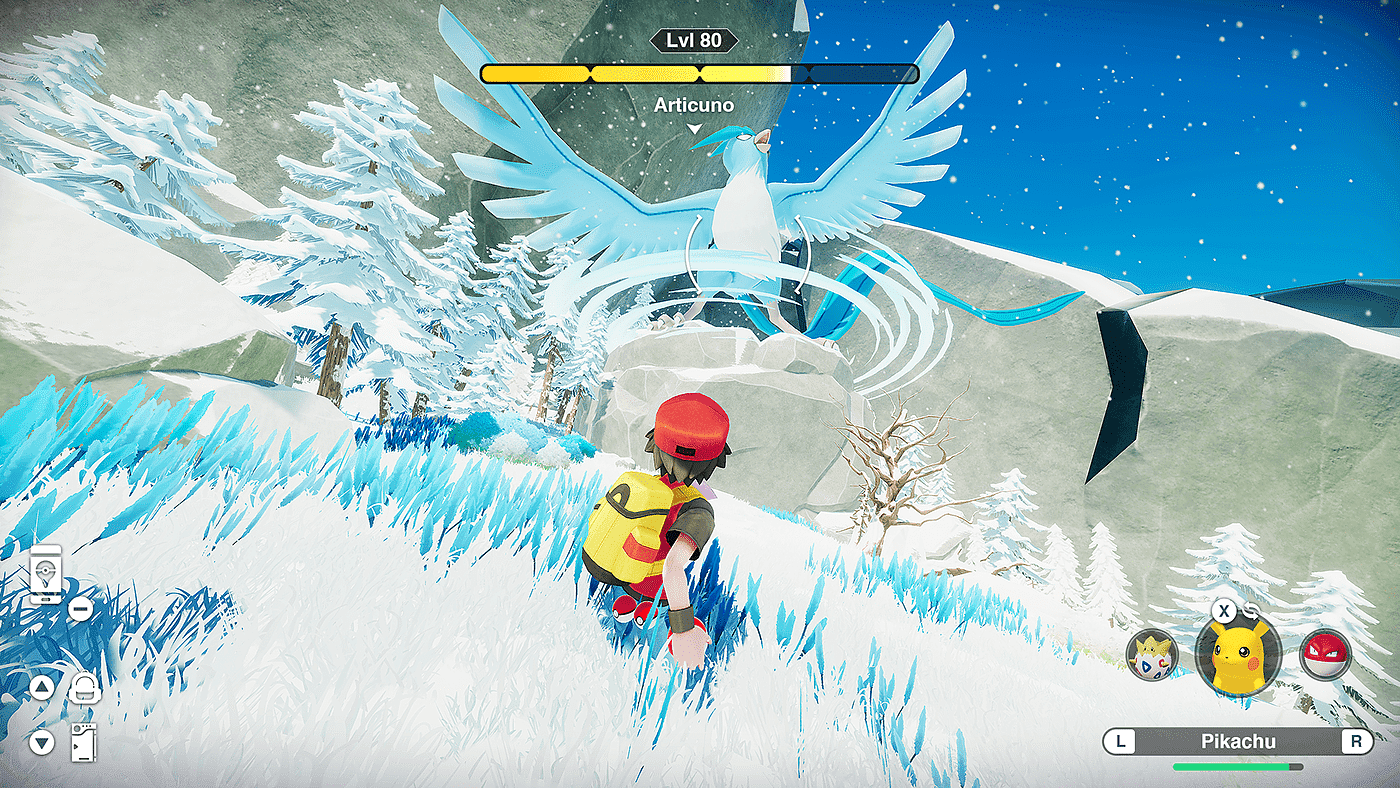Open the backpack bag icon
1400x788 pixels.
tap(83, 688)
